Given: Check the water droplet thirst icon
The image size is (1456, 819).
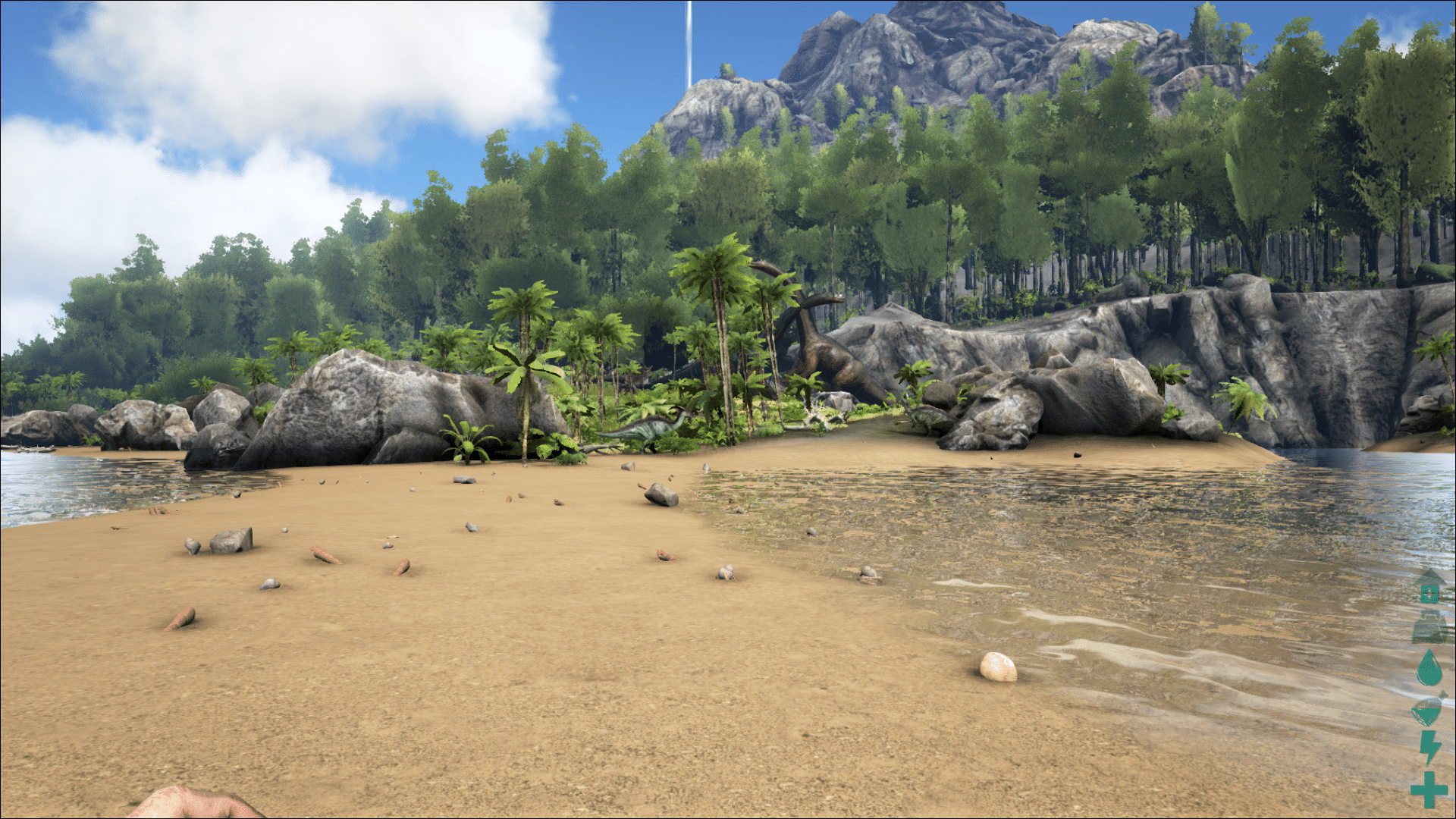Looking at the screenshot, I should [1429, 668].
